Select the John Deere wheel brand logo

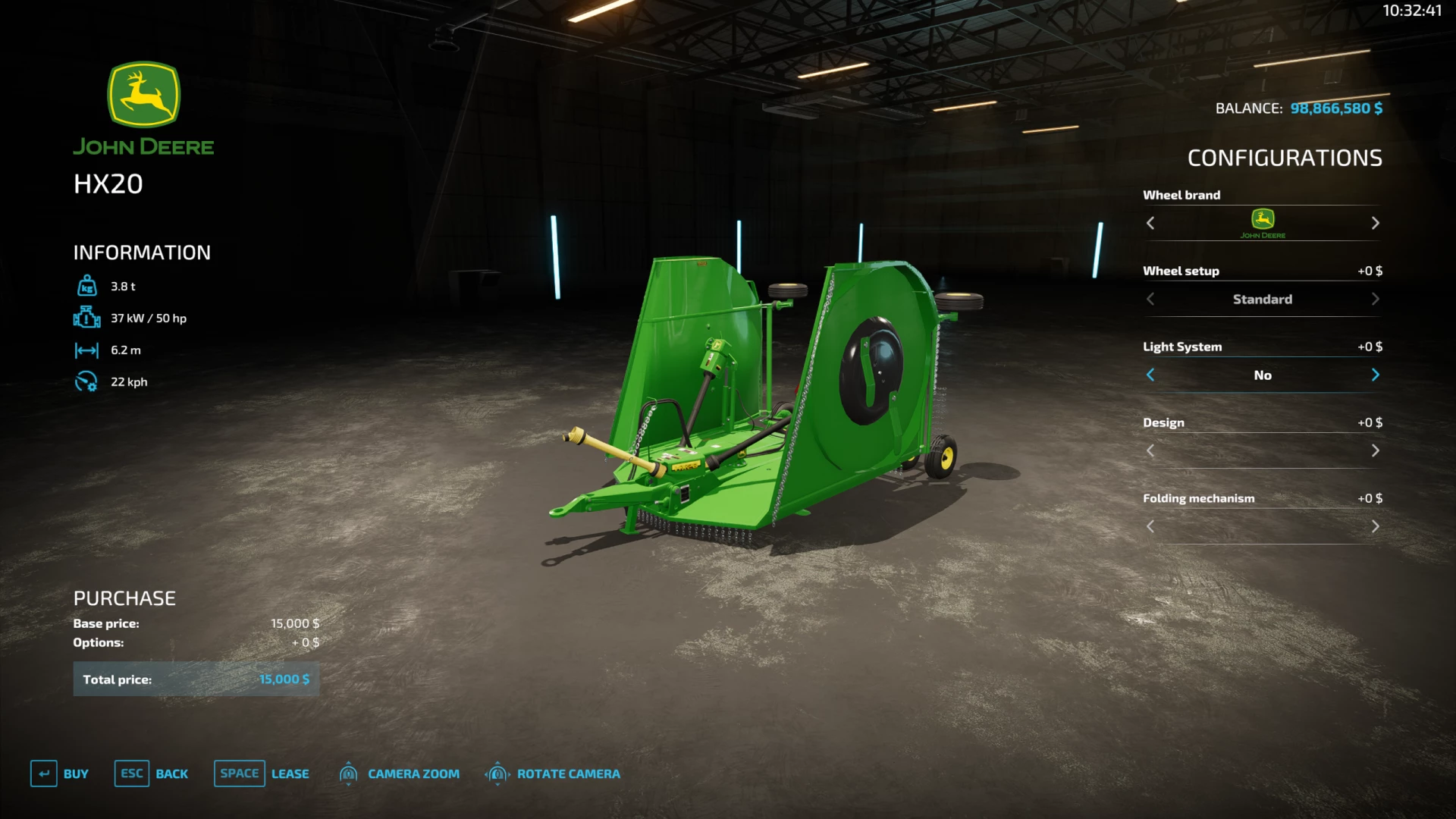click(1262, 223)
